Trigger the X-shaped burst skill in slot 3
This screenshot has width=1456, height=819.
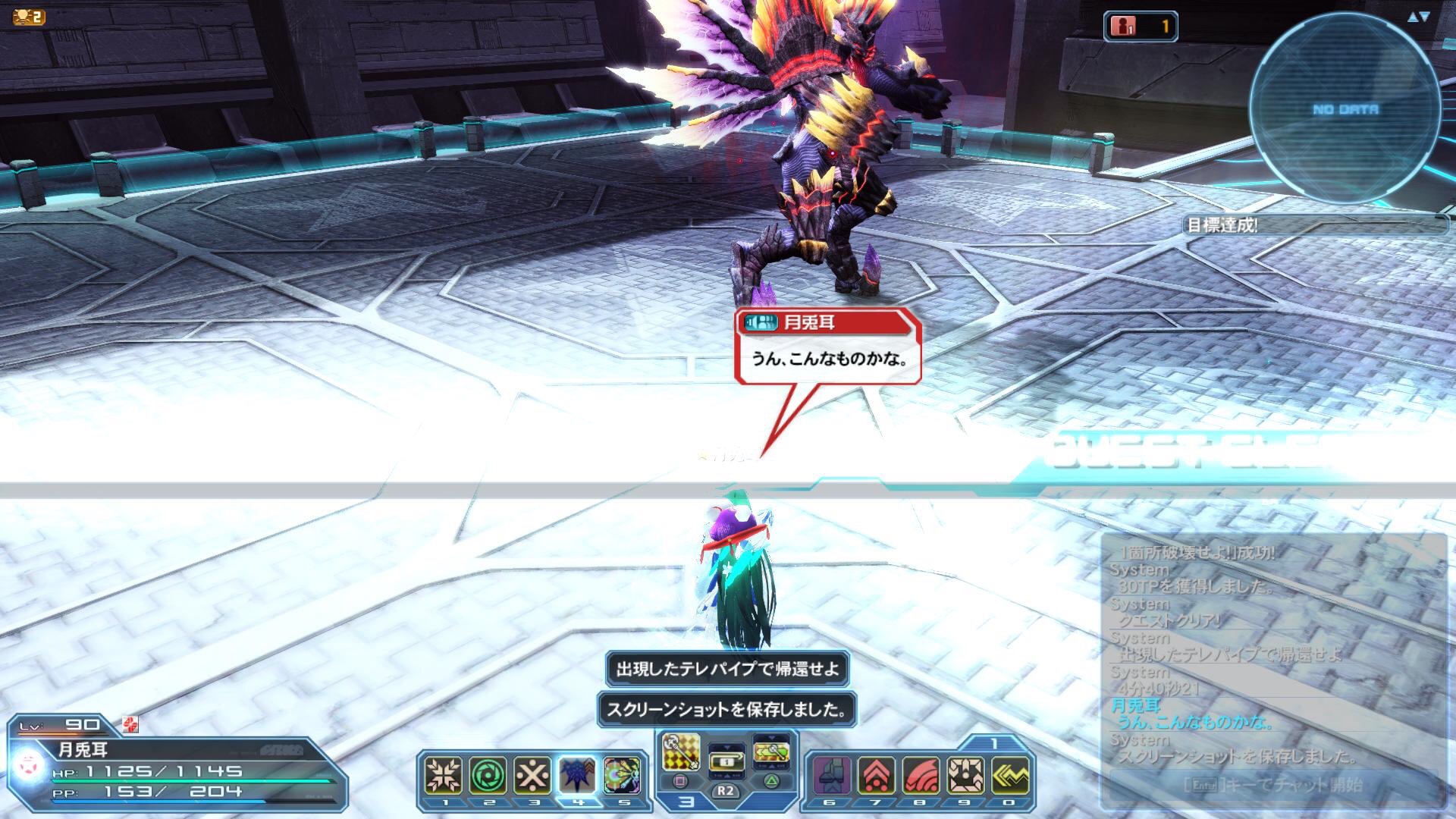[532, 775]
